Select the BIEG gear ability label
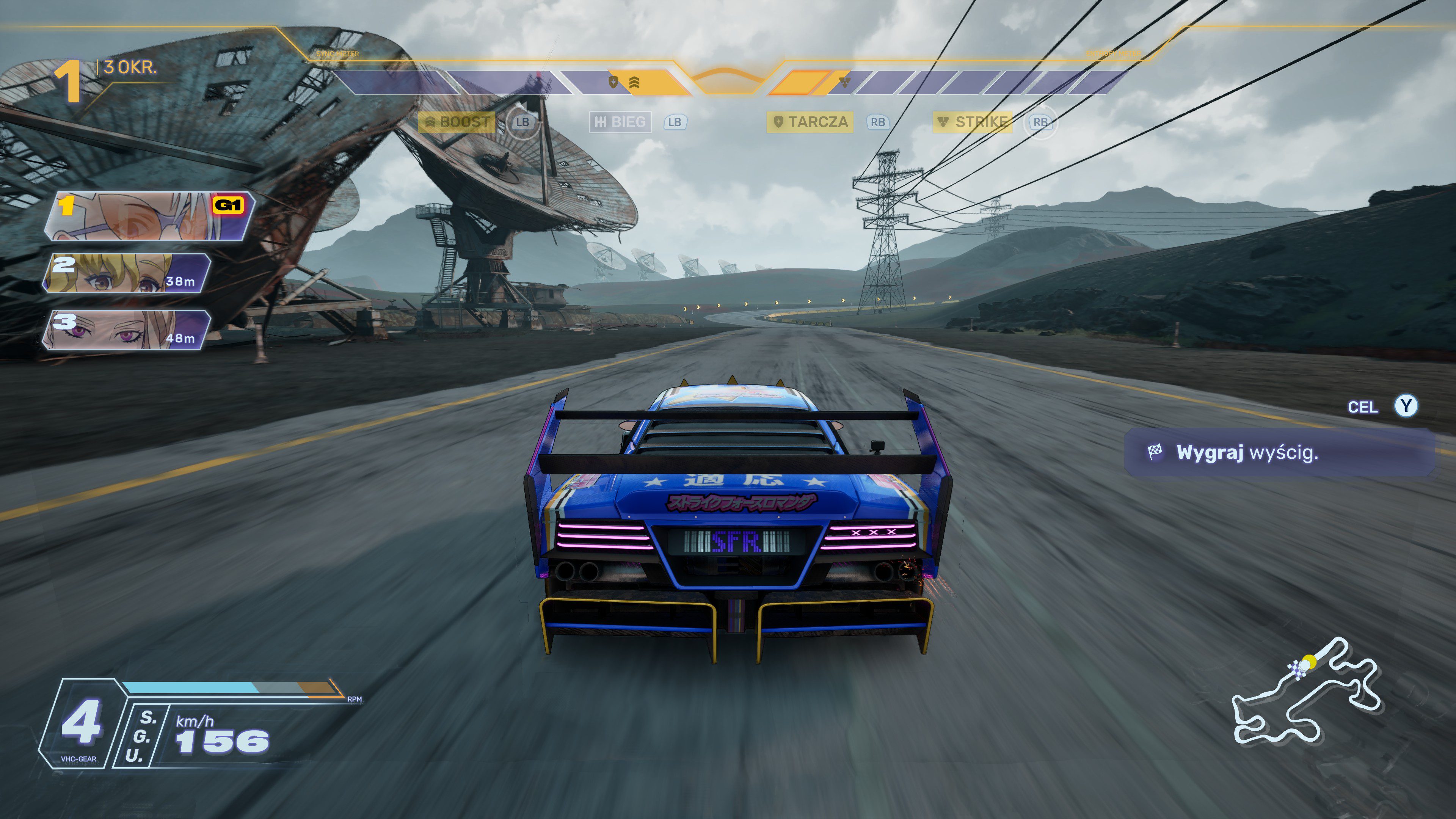This screenshot has width=1456, height=819. (x=621, y=122)
